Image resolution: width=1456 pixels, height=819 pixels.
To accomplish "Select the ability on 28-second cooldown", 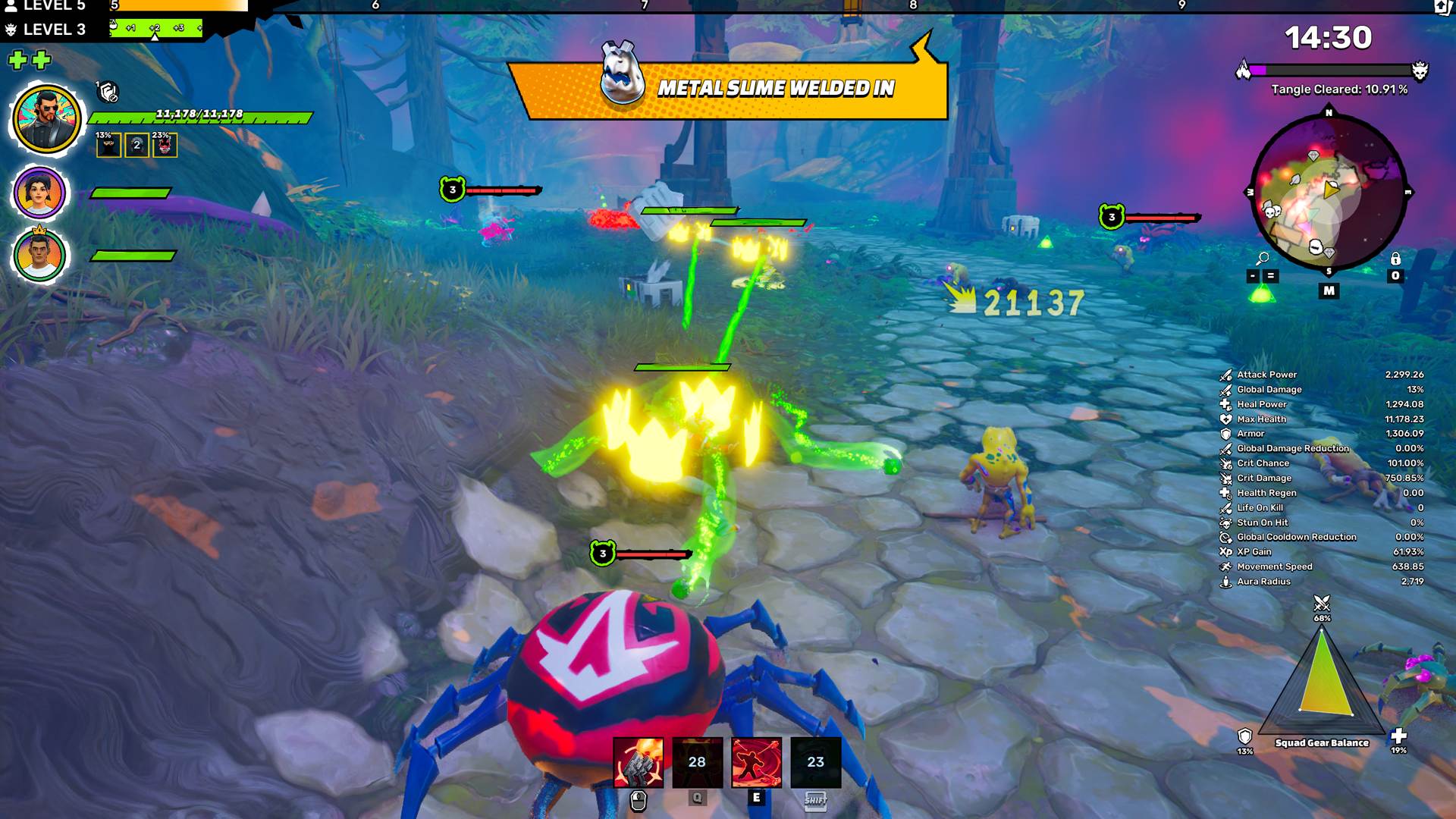I will point(697,762).
